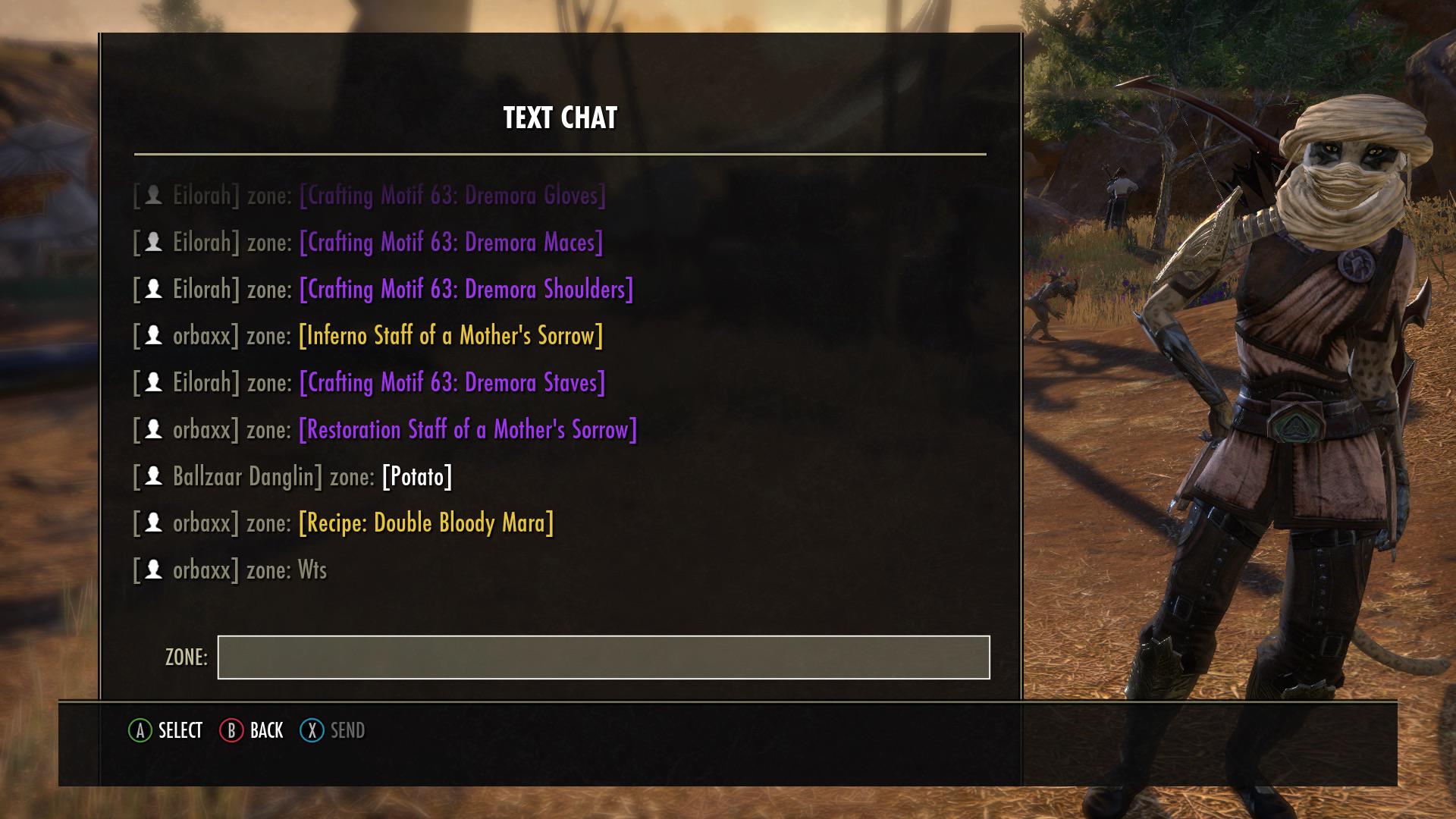The image size is (1456, 819).
Task: Open the Inferno Staff of a Mother's Sorrow link
Action: click(x=452, y=336)
